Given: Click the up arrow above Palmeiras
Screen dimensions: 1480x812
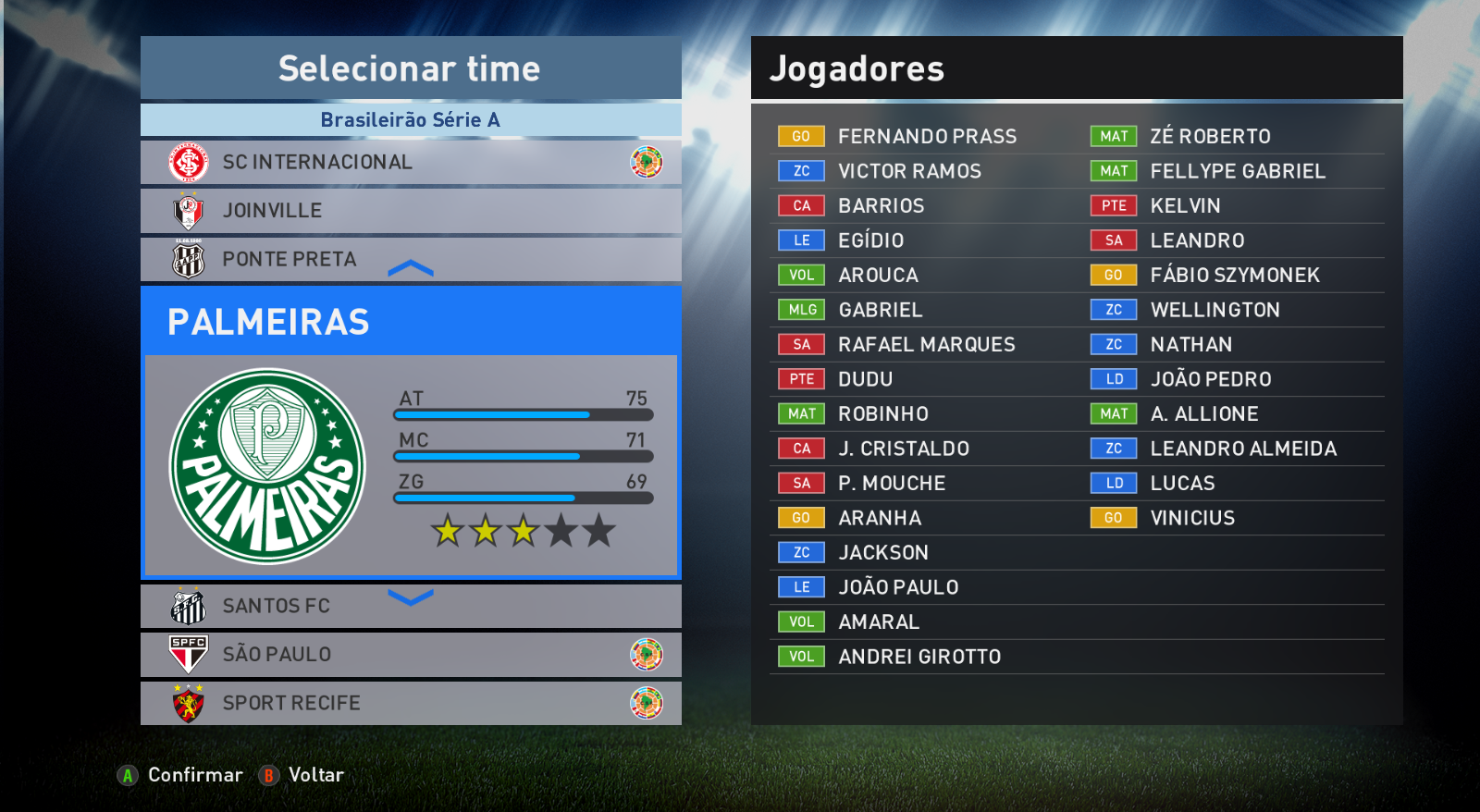Looking at the screenshot, I should tap(411, 269).
